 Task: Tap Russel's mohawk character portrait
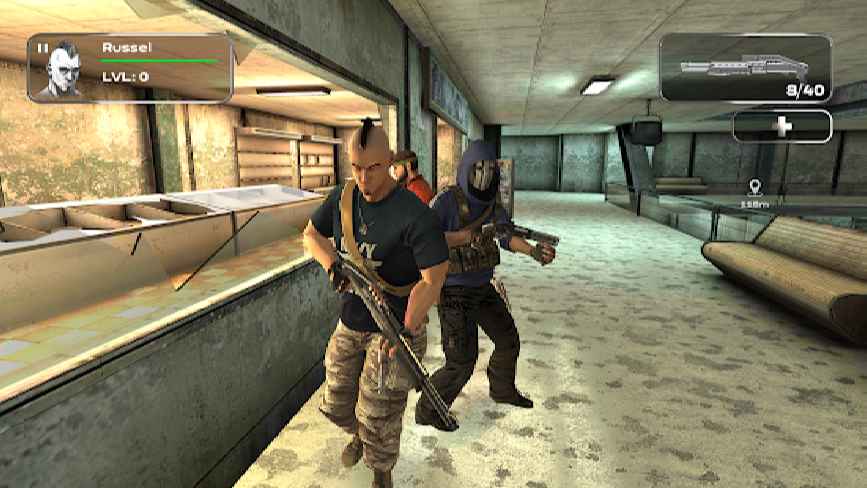click(60, 73)
